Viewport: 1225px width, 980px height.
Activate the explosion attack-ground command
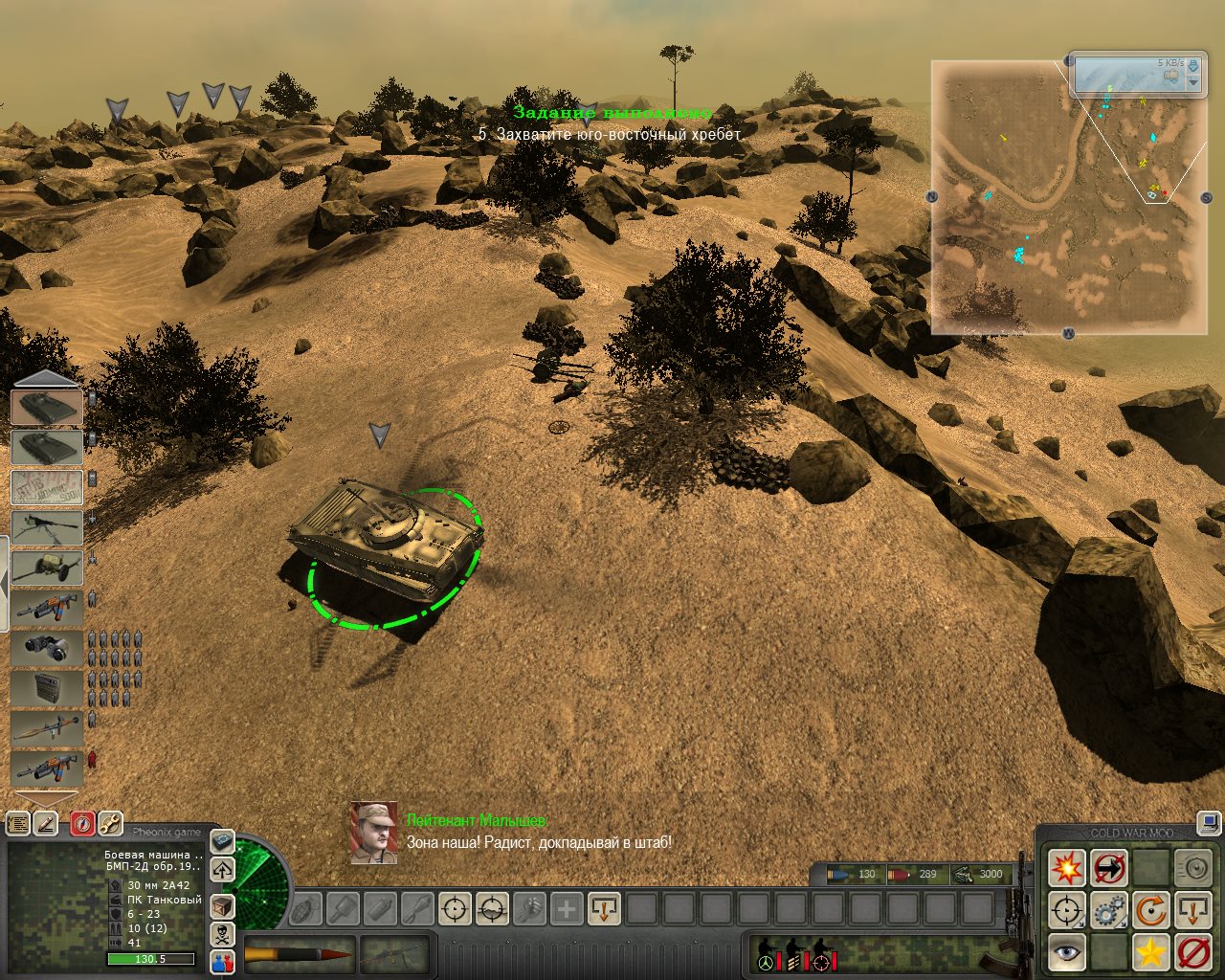(x=1066, y=868)
